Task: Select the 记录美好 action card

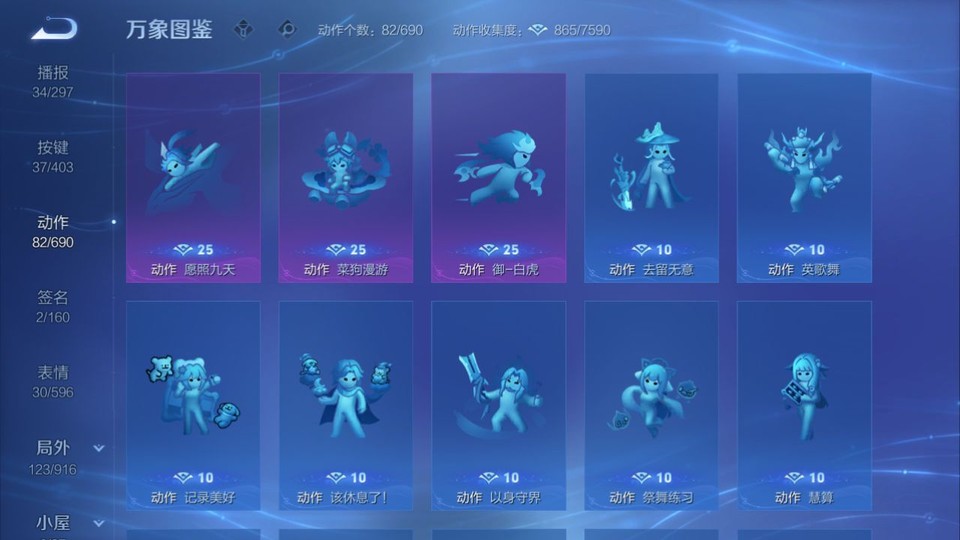Action: click(x=193, y=405)
